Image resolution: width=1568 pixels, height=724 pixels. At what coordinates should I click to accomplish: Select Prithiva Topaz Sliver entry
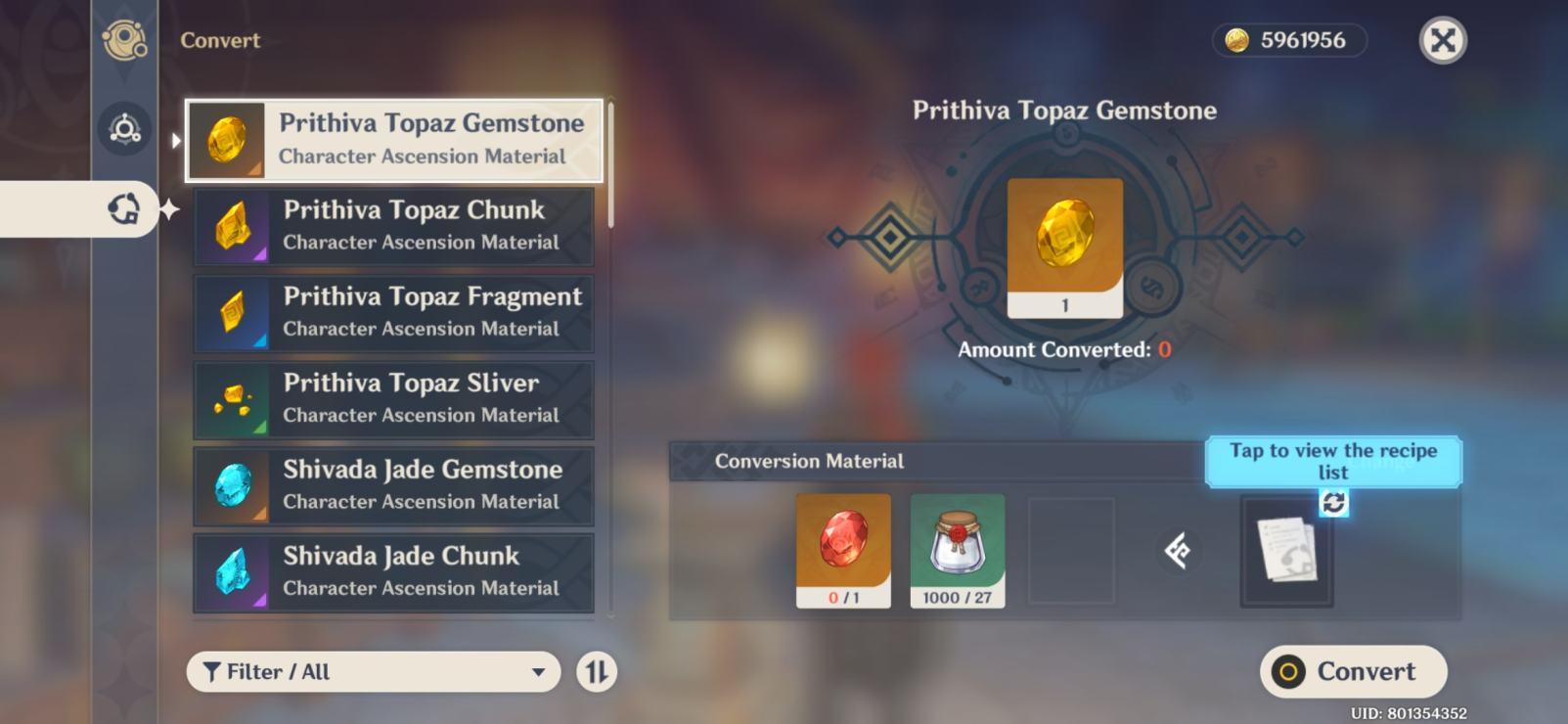click(x=394, y=398)
